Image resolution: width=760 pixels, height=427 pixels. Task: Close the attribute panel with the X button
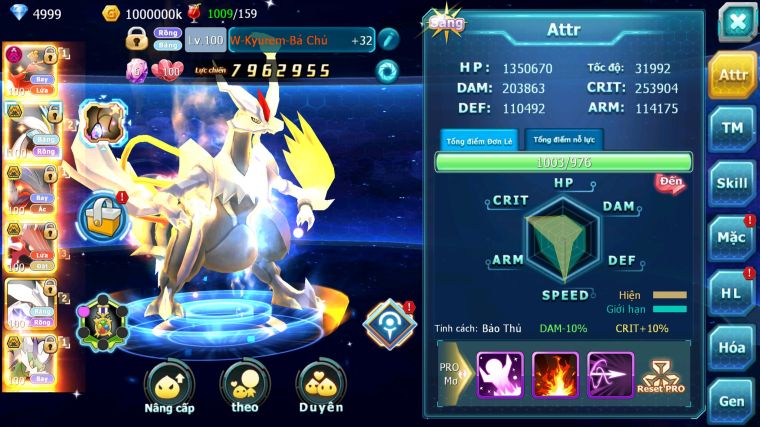(736, 22)
